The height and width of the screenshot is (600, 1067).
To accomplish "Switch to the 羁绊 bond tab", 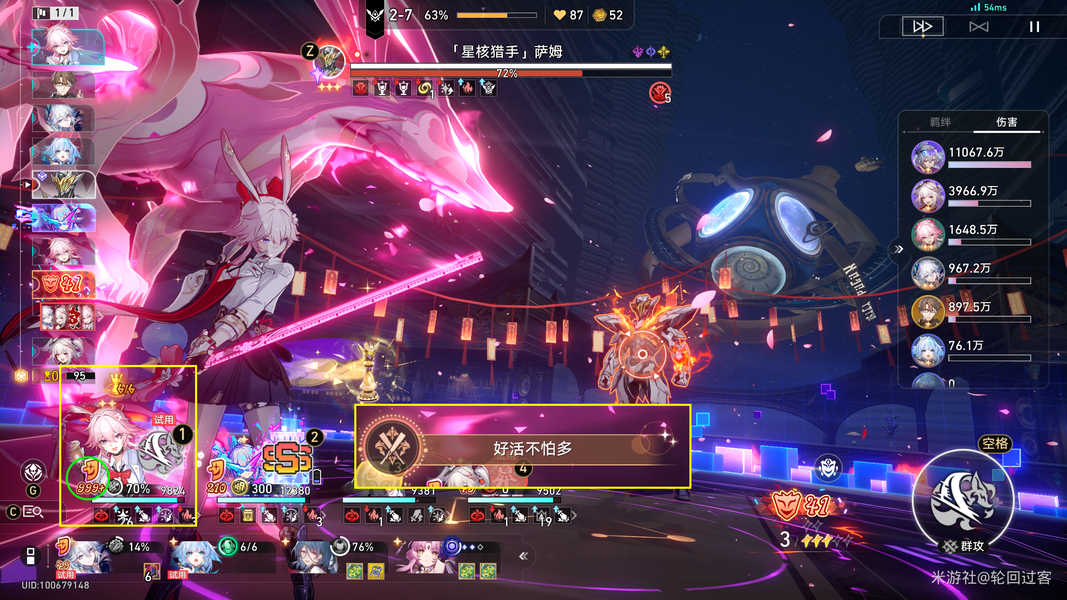I will (939, 123).
